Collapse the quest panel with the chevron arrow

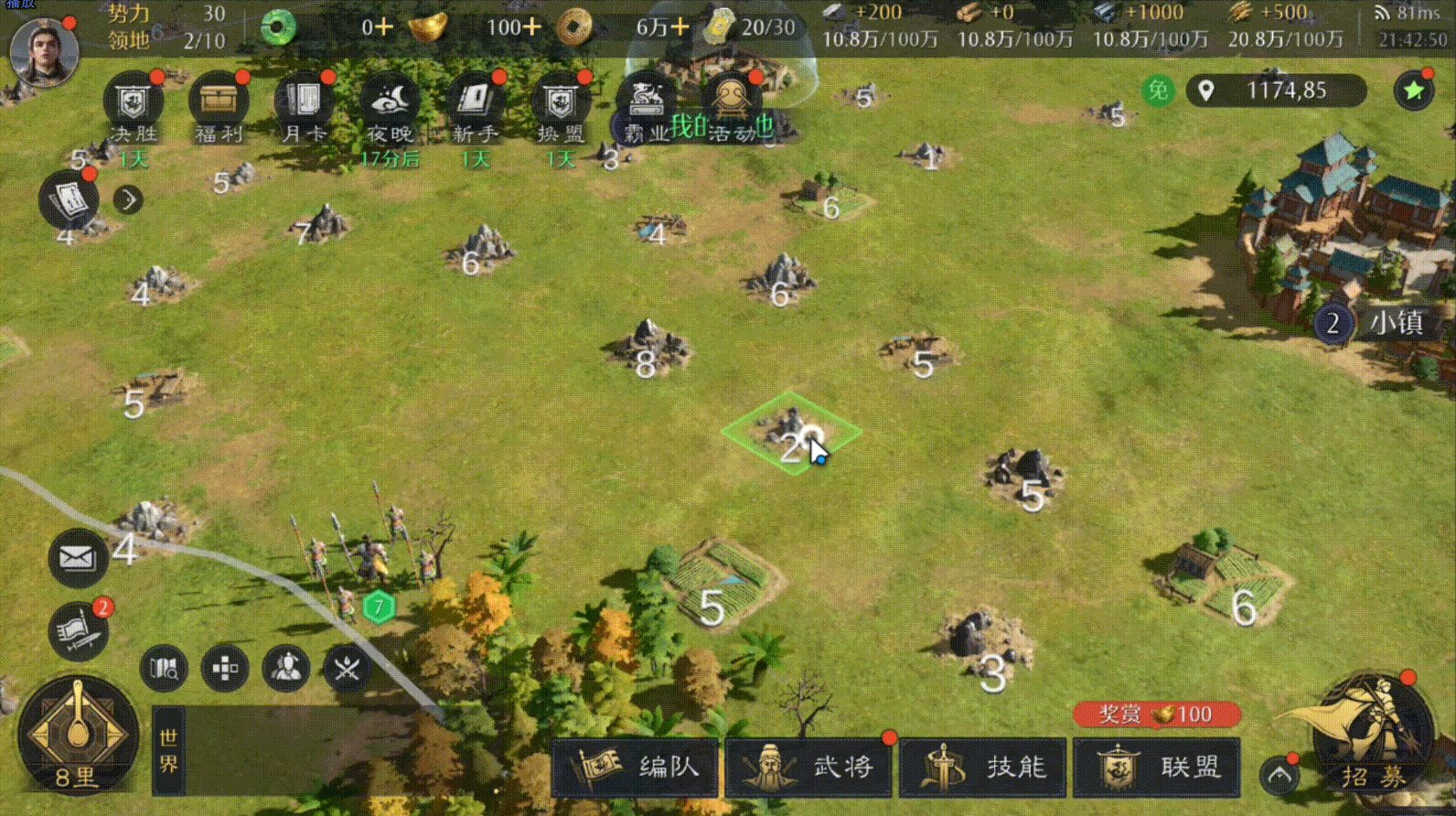click(x=128, y=199)
